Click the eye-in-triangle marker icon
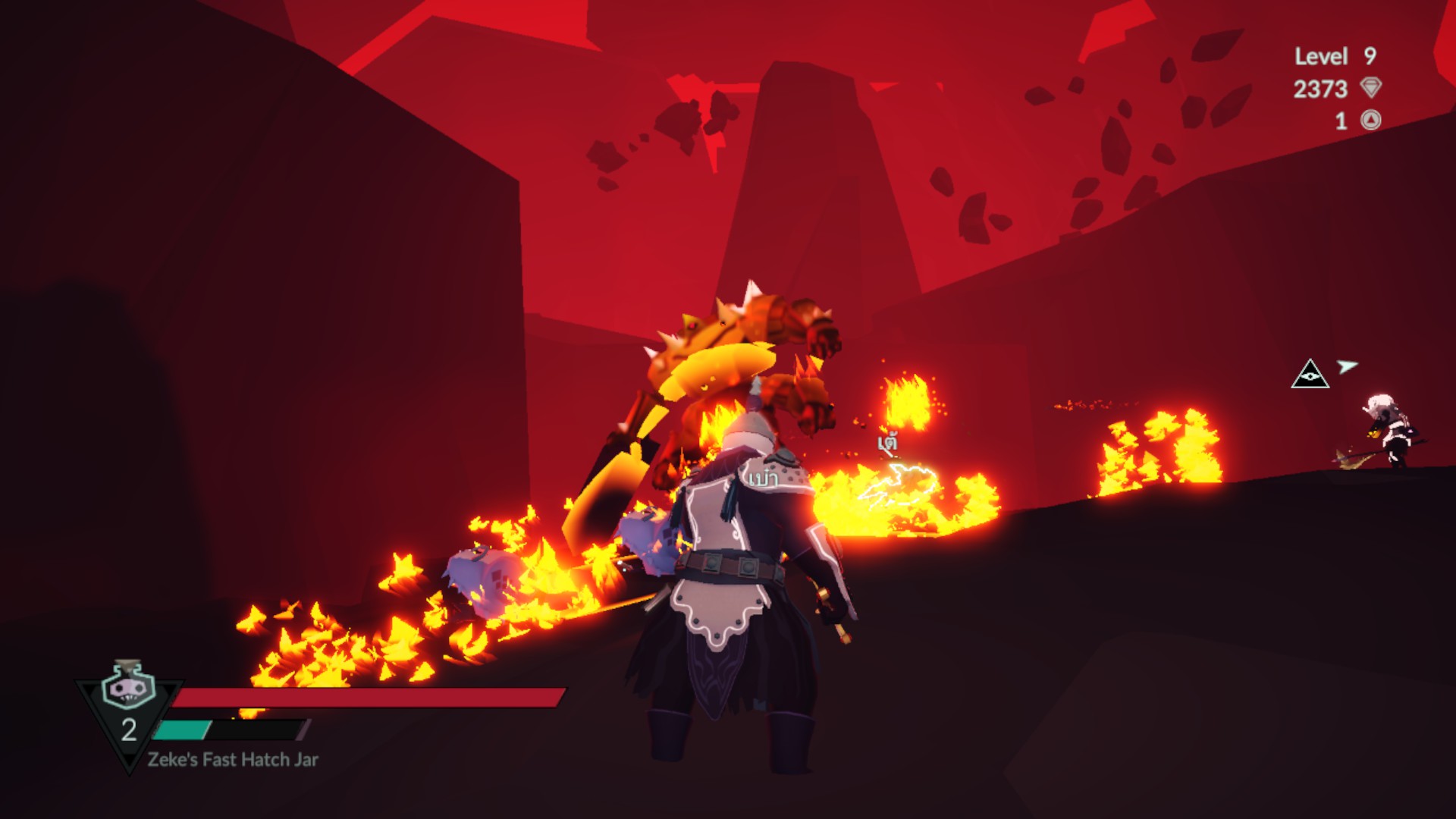Image resolution: width=1456 pixels, height=819 pixels. point(1310,375)
